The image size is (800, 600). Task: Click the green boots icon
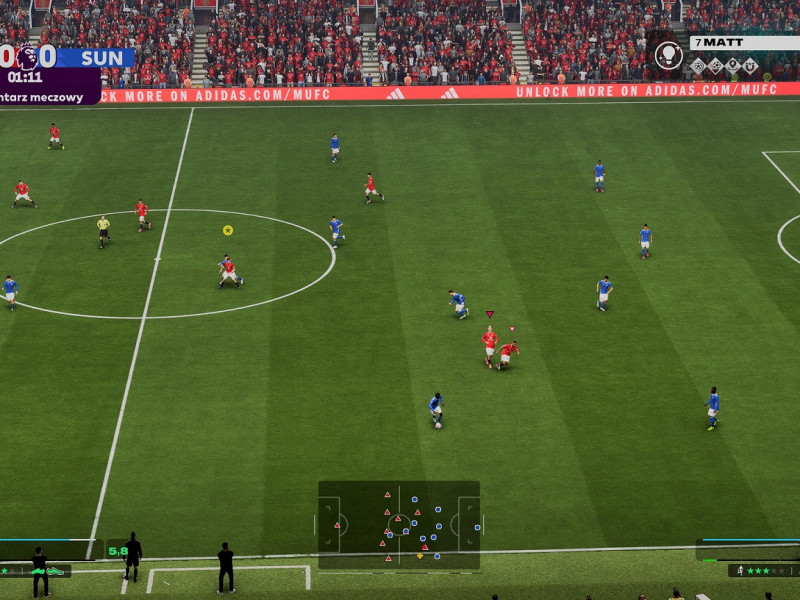tap(54, 571)
